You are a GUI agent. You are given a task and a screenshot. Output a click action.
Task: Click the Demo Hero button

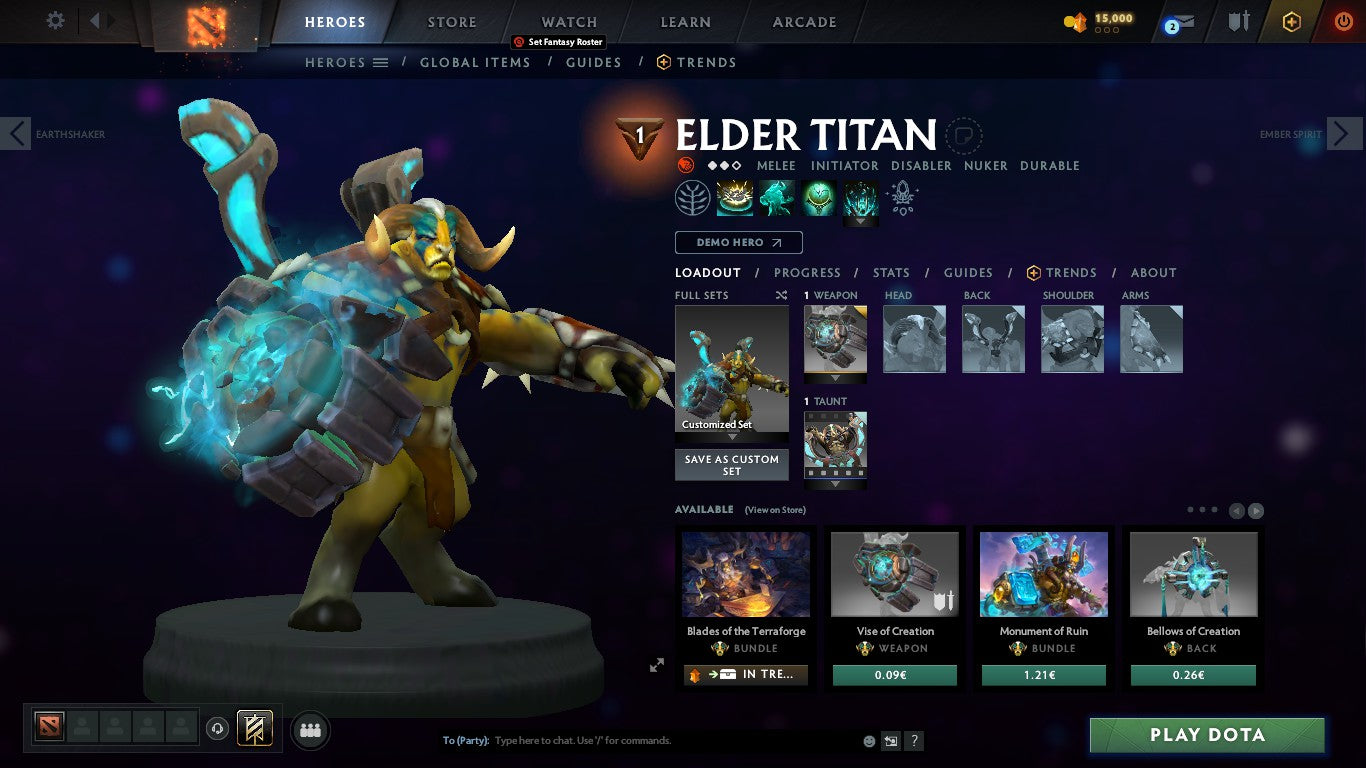coord(738,242)
